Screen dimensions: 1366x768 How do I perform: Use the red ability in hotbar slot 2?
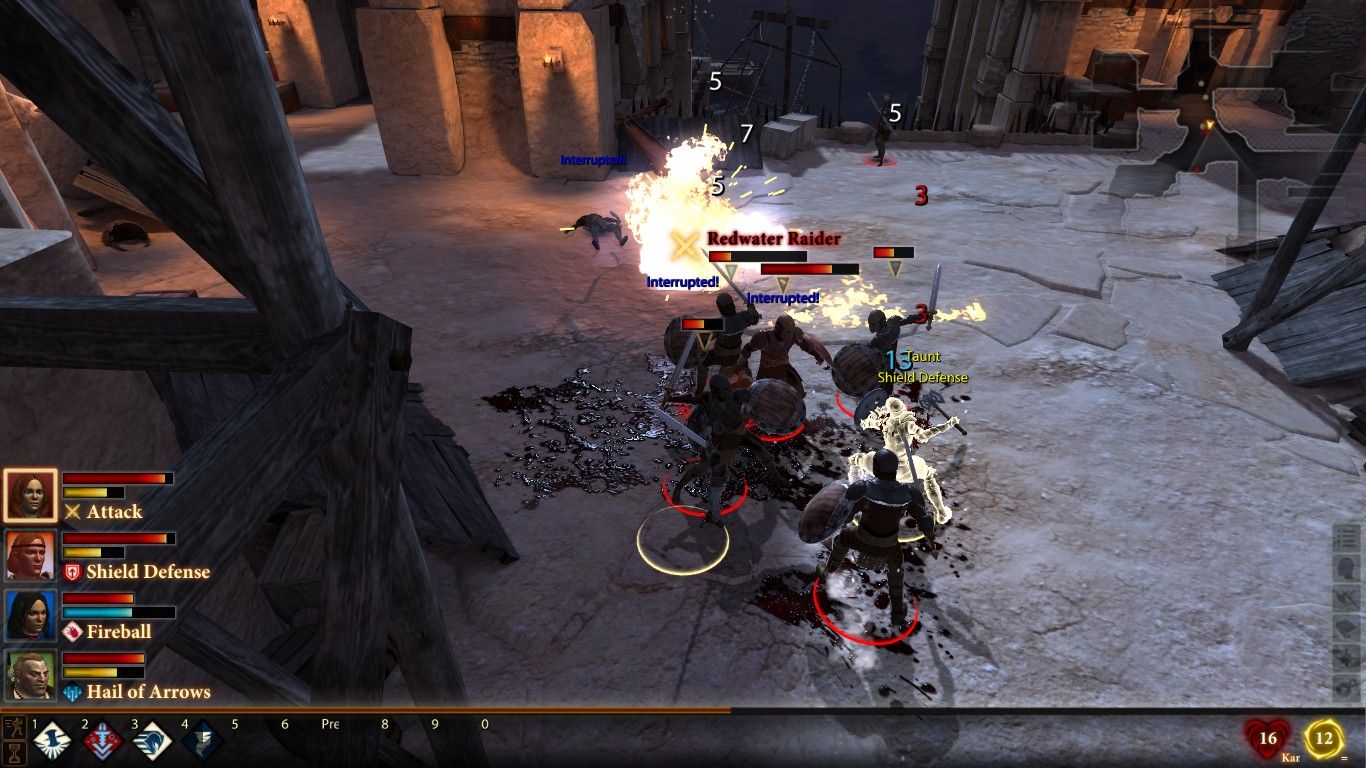point(102,741)
